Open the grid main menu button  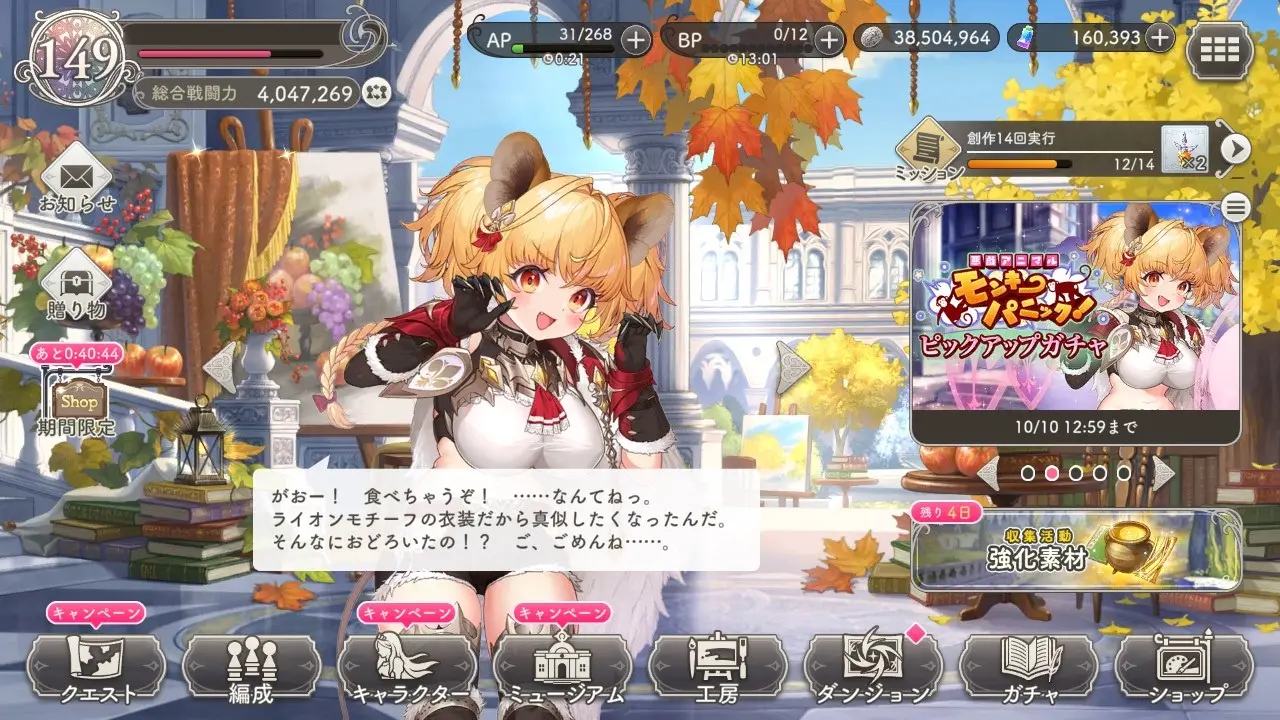click(1219, 49)
